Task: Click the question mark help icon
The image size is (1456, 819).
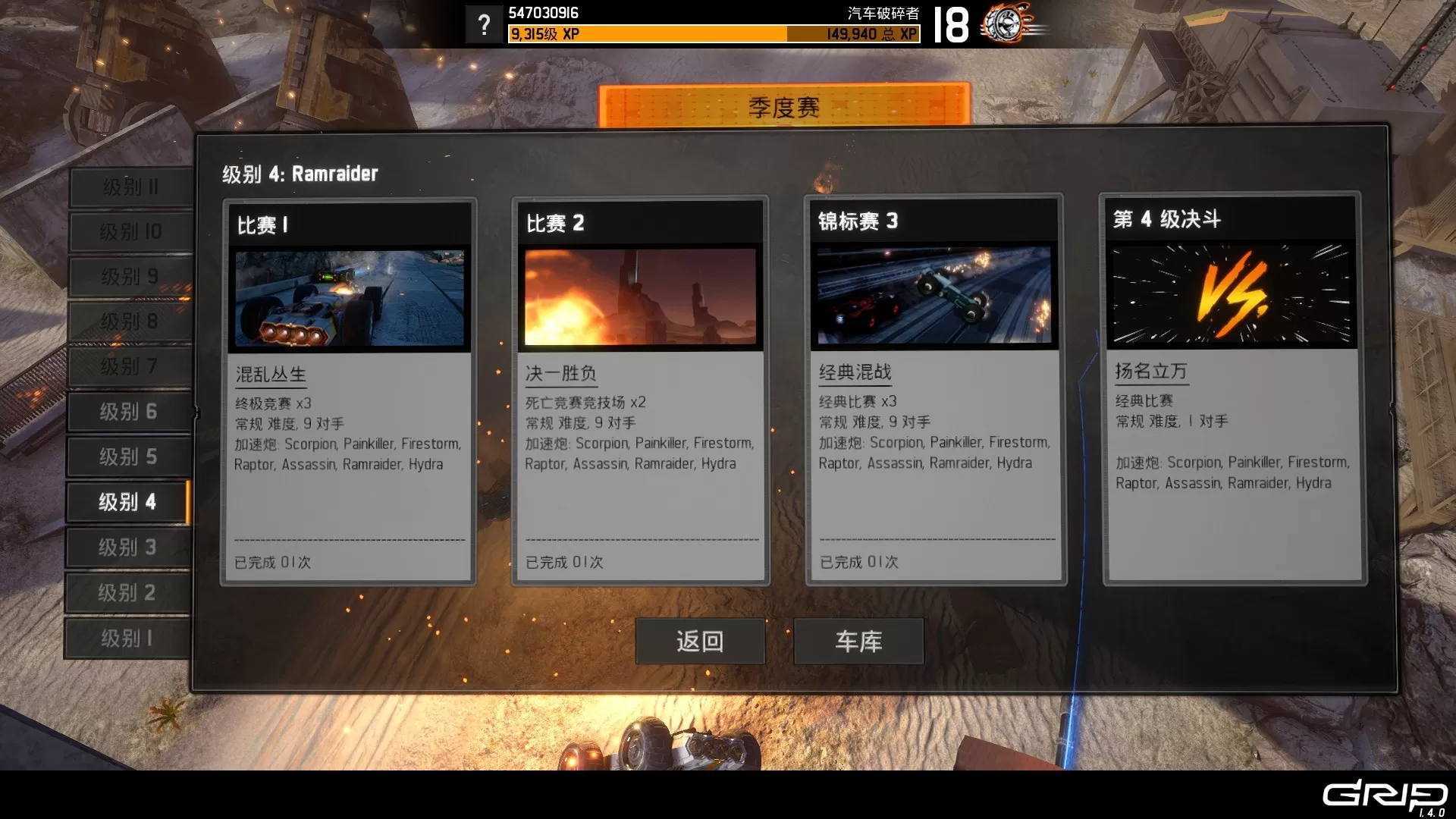Action: pyautogui.click(x=484, y=25)
